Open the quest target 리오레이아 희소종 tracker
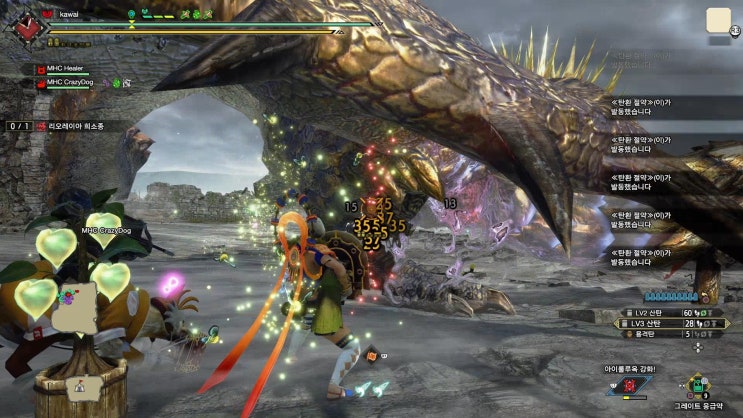The image size is (743, 418). [x=74, y=127]
